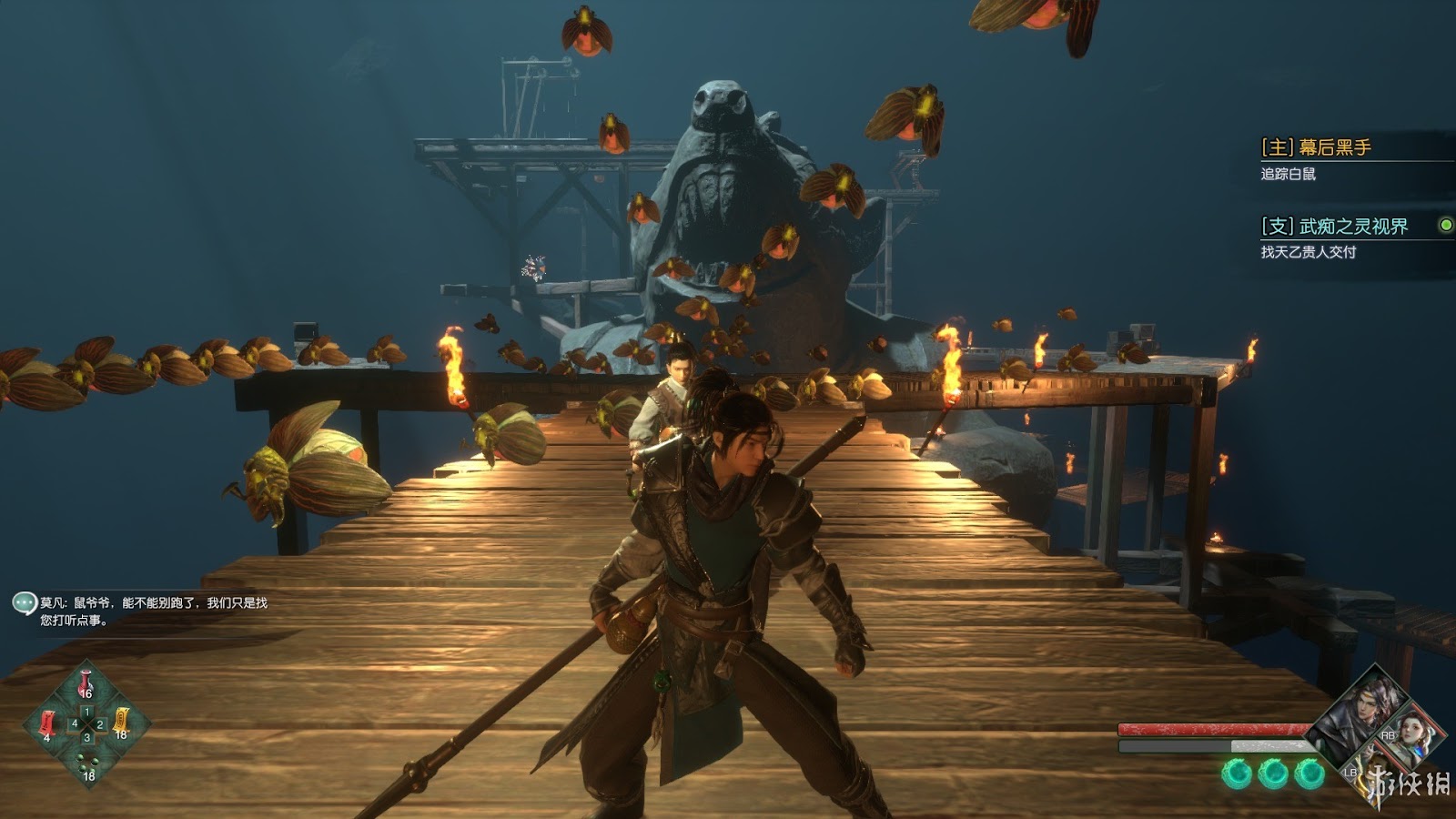1456x819 pixels.
Task: Use the red talisman item slot
Action: tap(47, 724)
